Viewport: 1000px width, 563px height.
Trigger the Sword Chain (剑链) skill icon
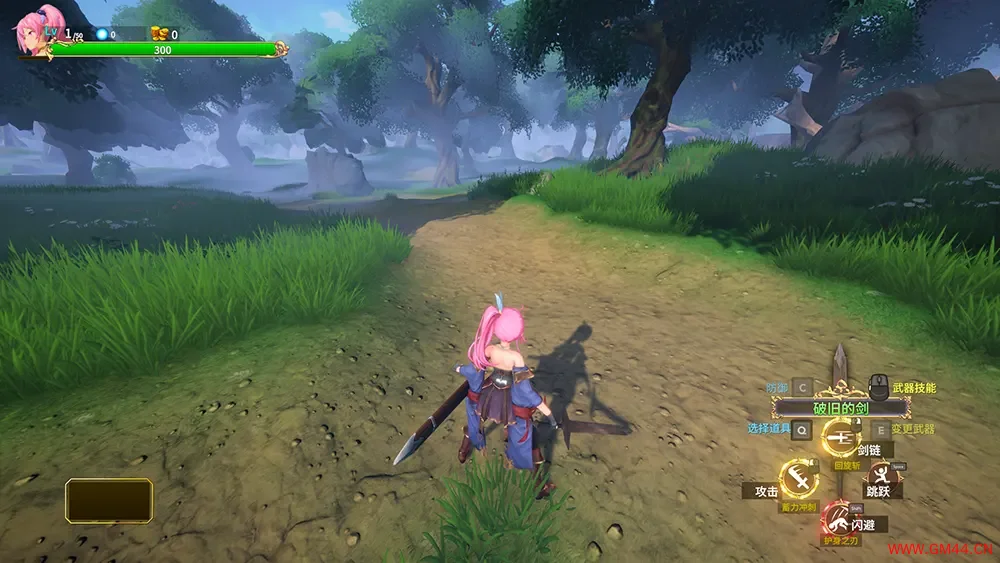click(x=840, y=437)
